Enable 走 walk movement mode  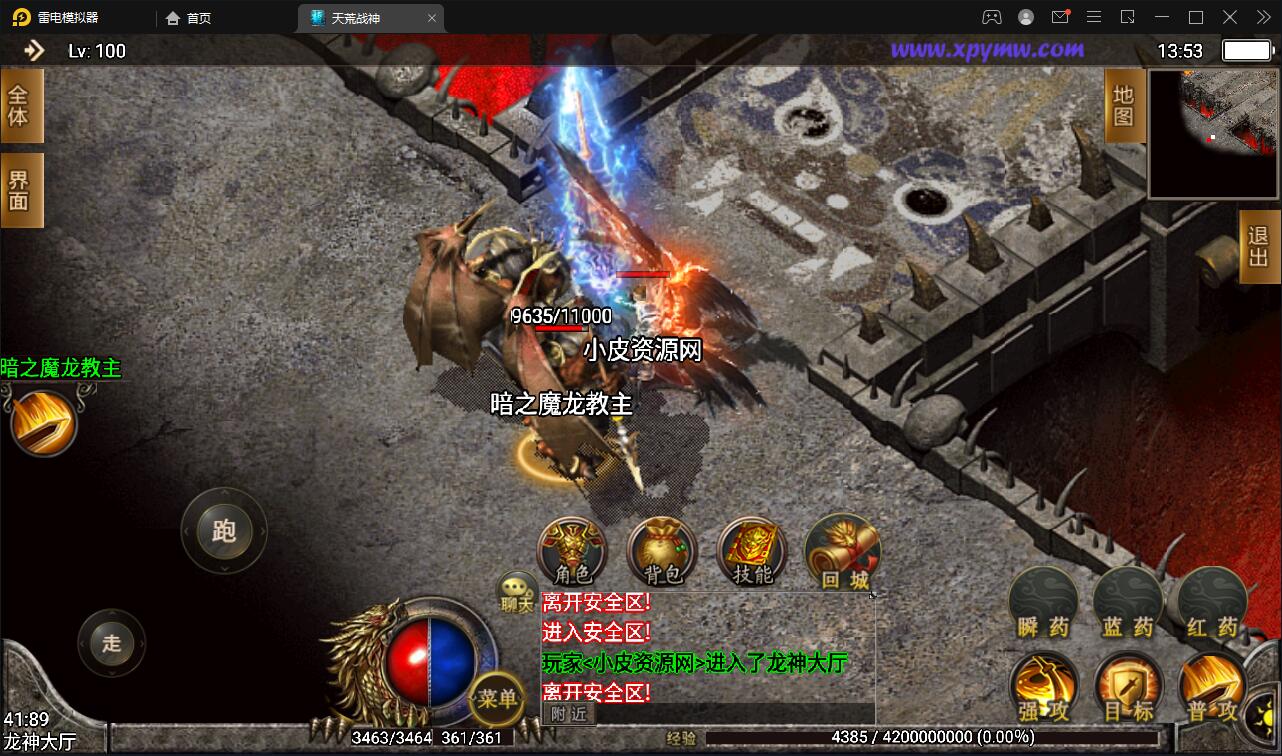pyautogui.click(x=112, y=645)
